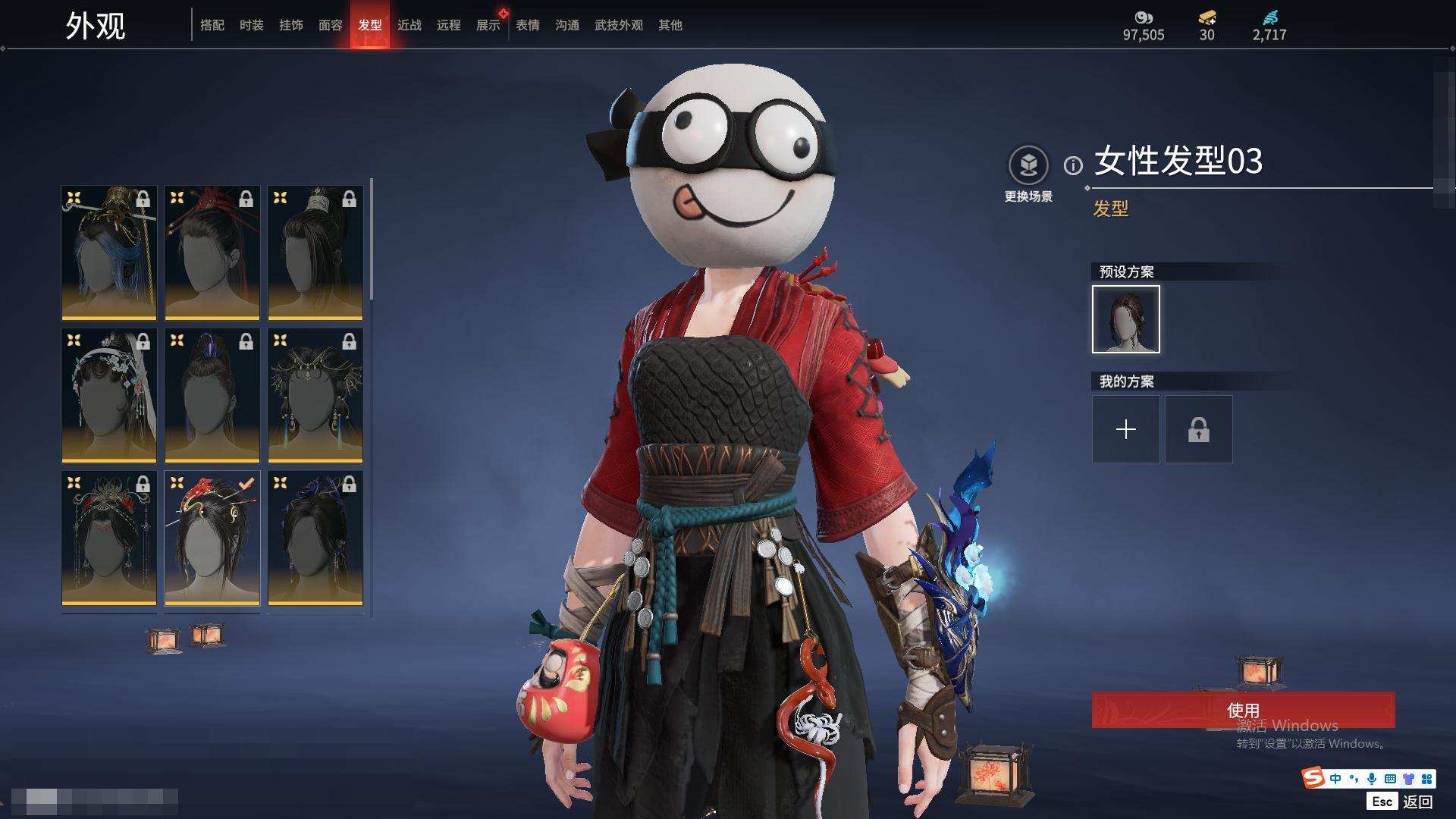This screenshot has height=819, width=1456.
Task: Select the 挂饰 accessories tab
Action: [x=291, y=25]
